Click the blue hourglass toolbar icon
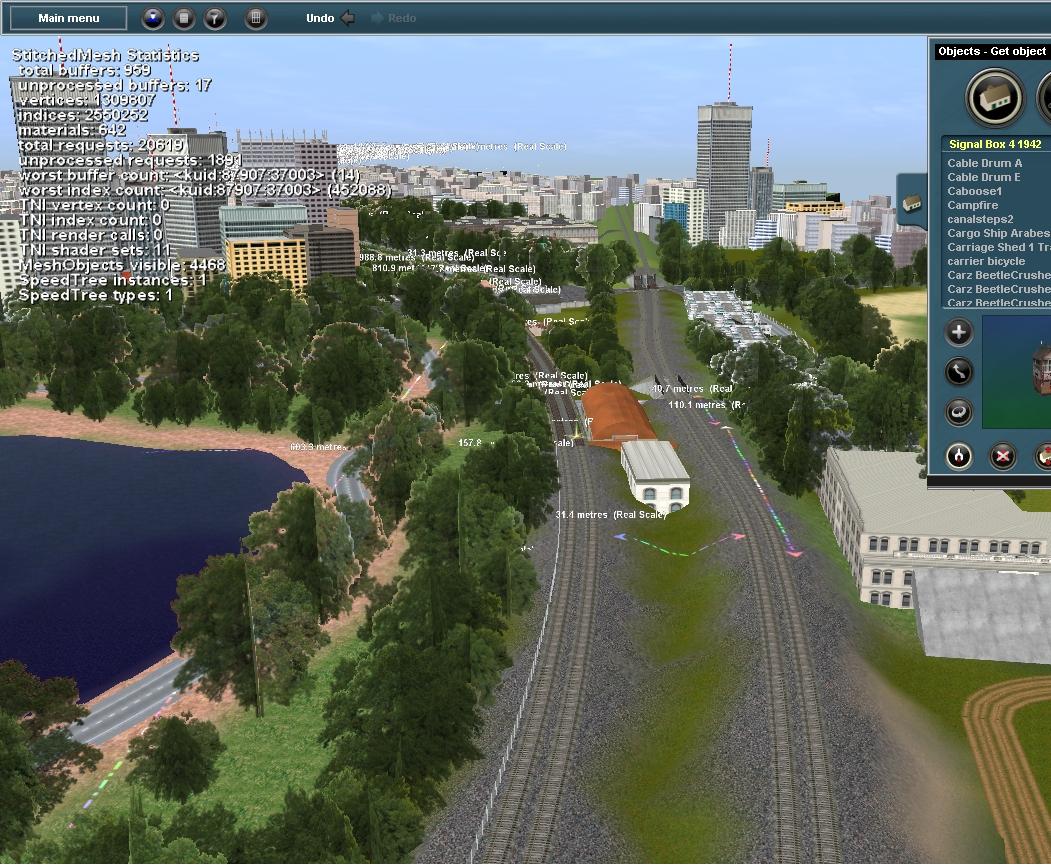 (x=152, y=18)
